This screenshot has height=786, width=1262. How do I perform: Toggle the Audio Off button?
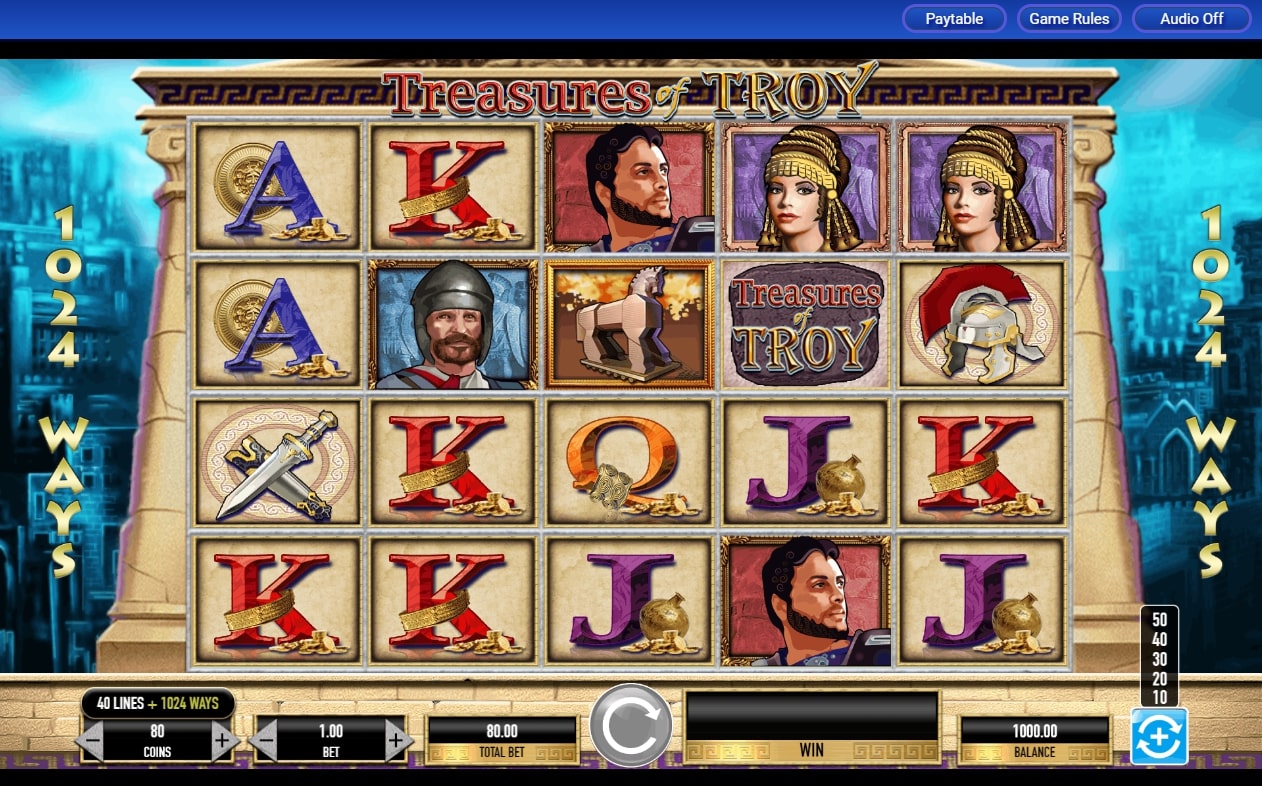click(x=1191, y=19)
